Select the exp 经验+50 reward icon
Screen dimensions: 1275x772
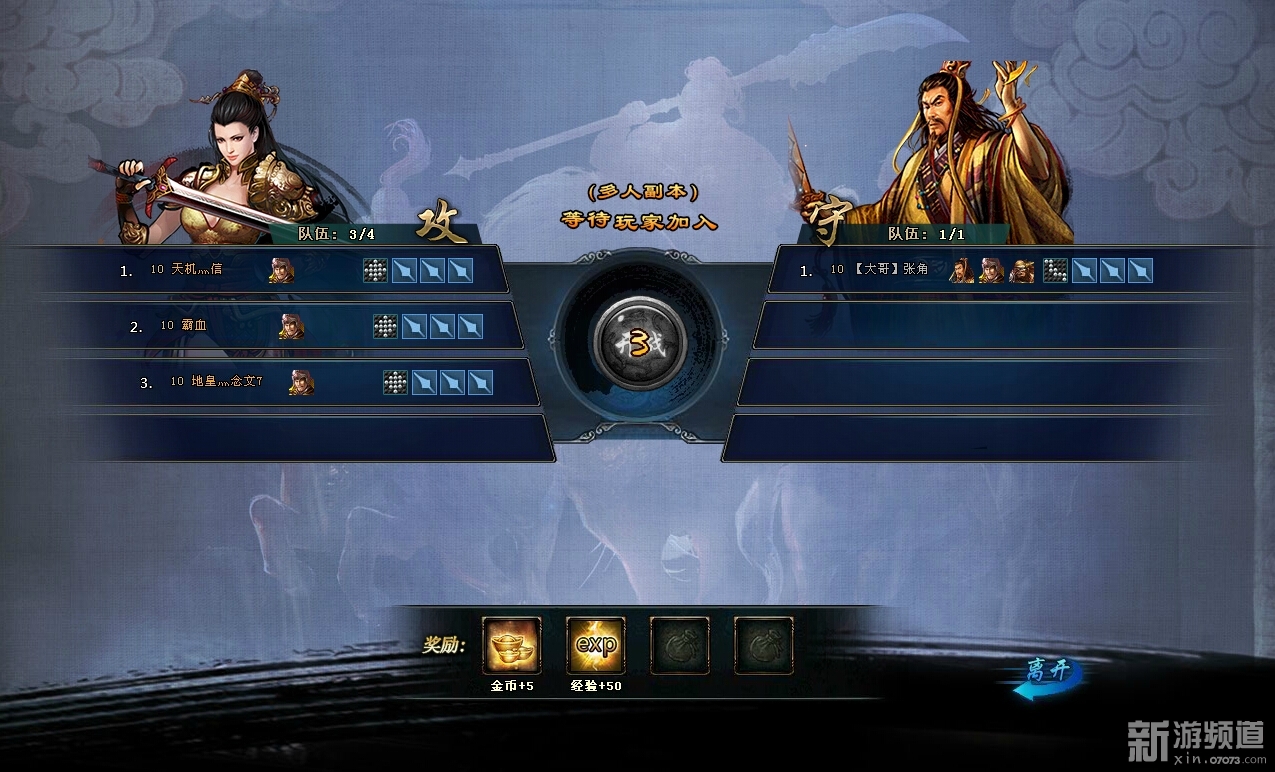pyautogui.click(x=596, y=645)
